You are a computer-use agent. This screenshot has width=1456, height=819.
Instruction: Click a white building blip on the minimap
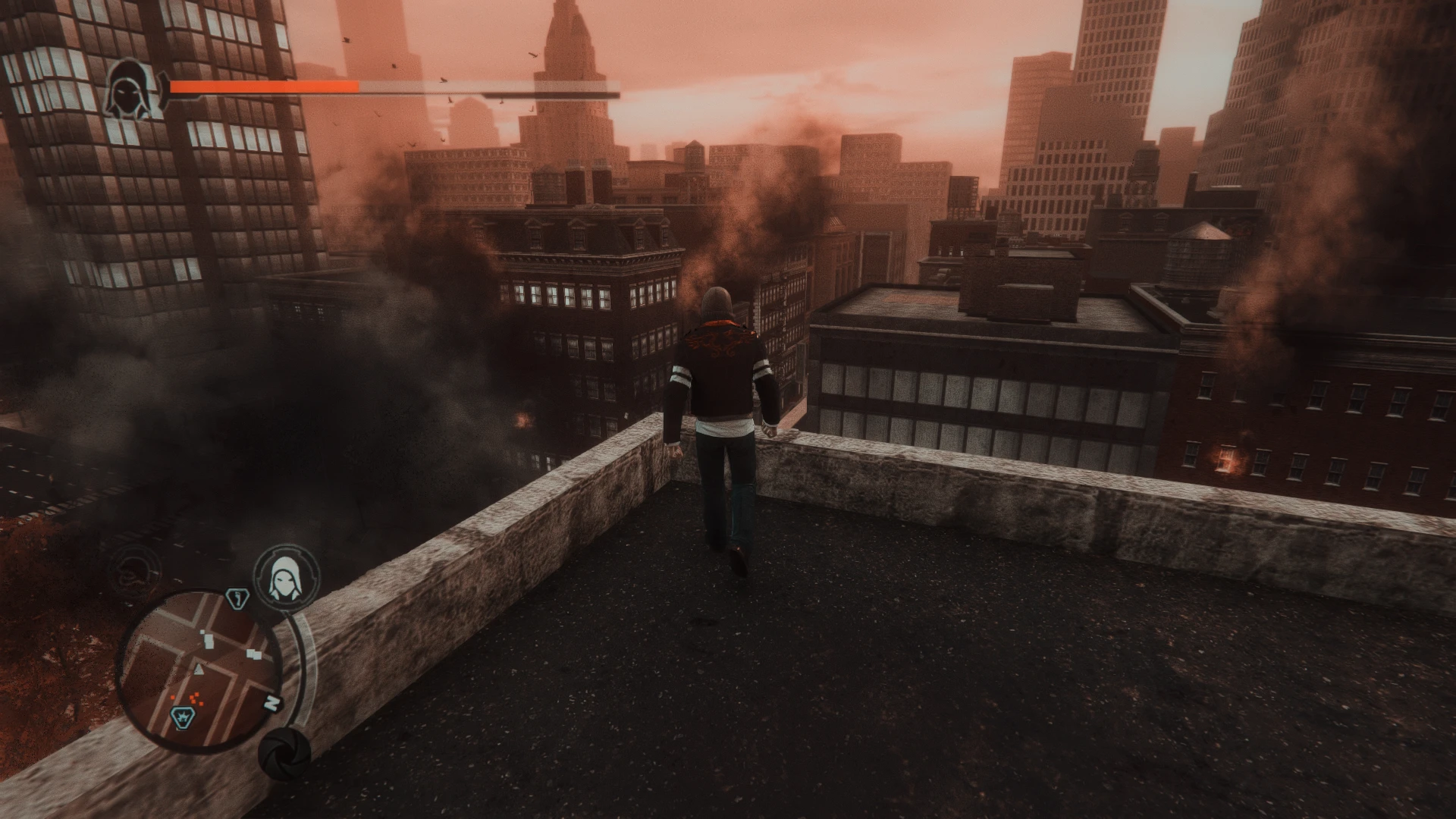[x=209, y=642]
